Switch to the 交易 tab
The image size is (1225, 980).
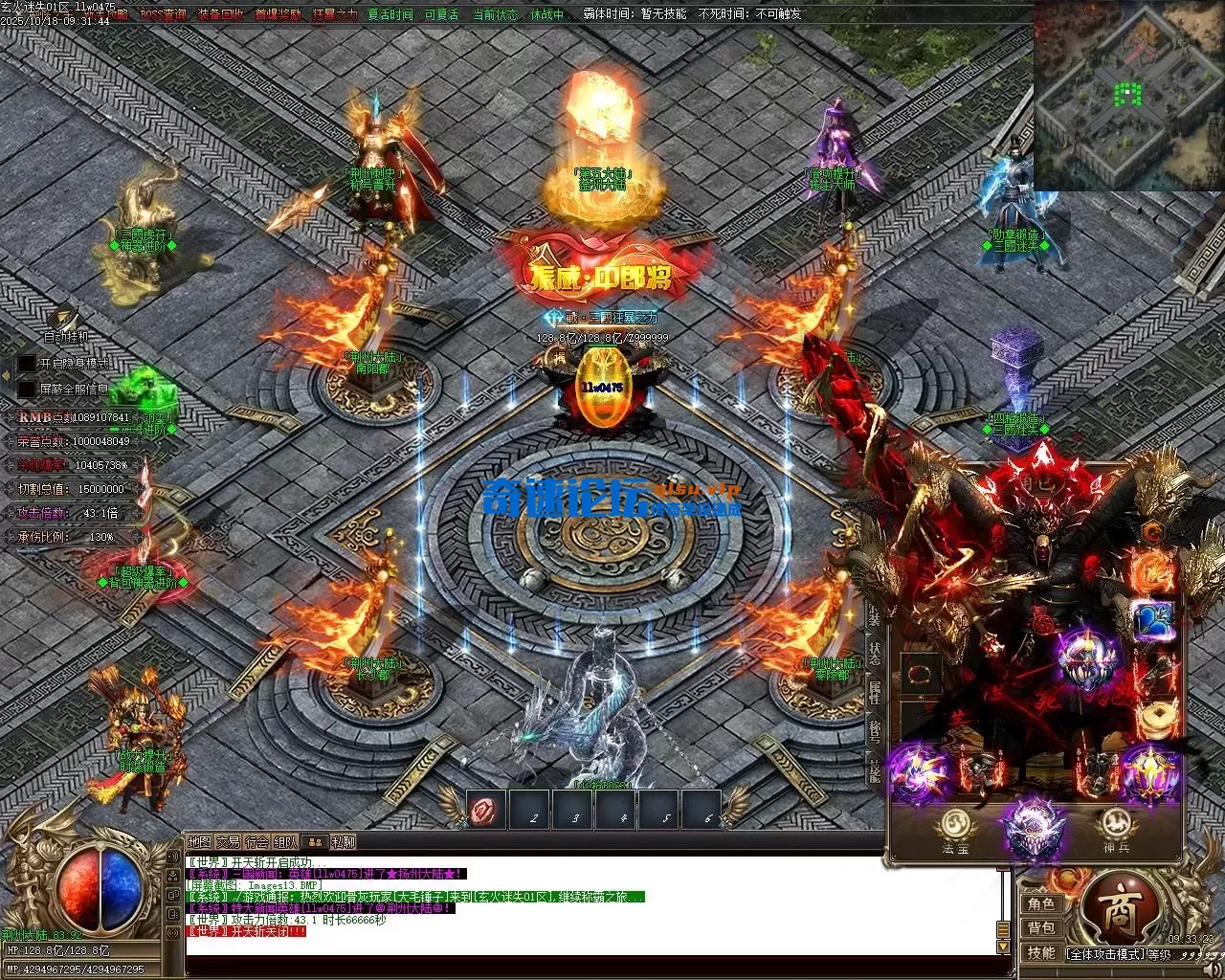[228, 842]
